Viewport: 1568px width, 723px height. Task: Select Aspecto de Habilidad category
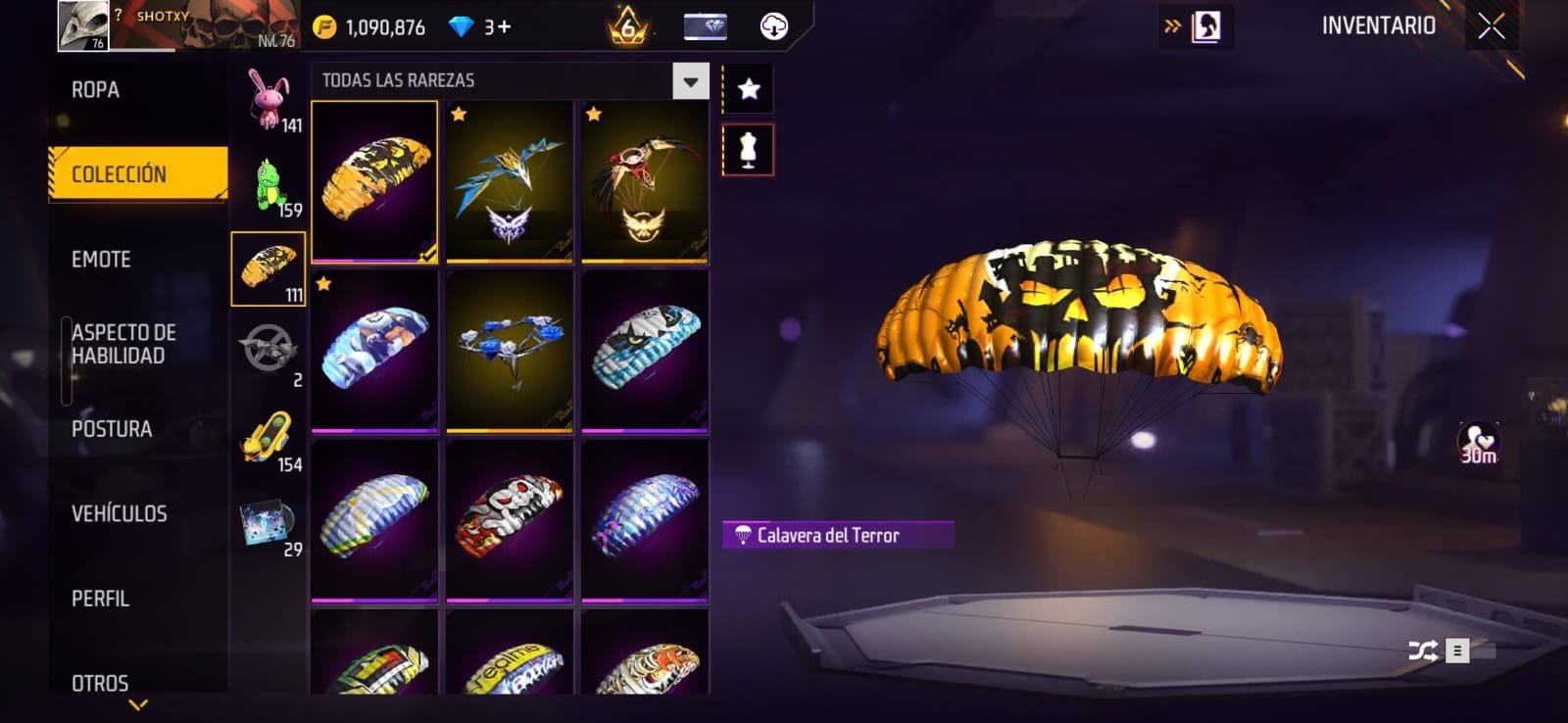(x=123, y=344)
